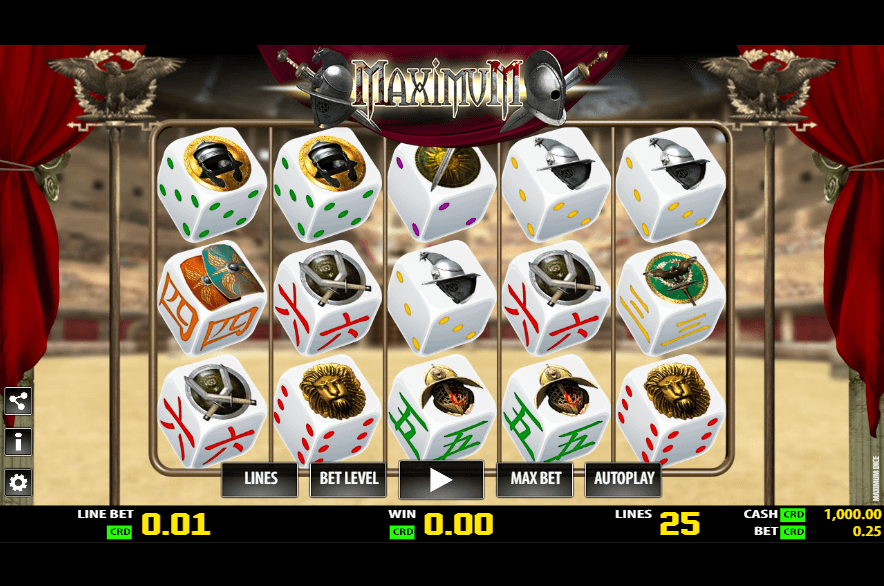Screen dimensions: 884x586
Task: Start Autoplay mode
Action: 623,479
